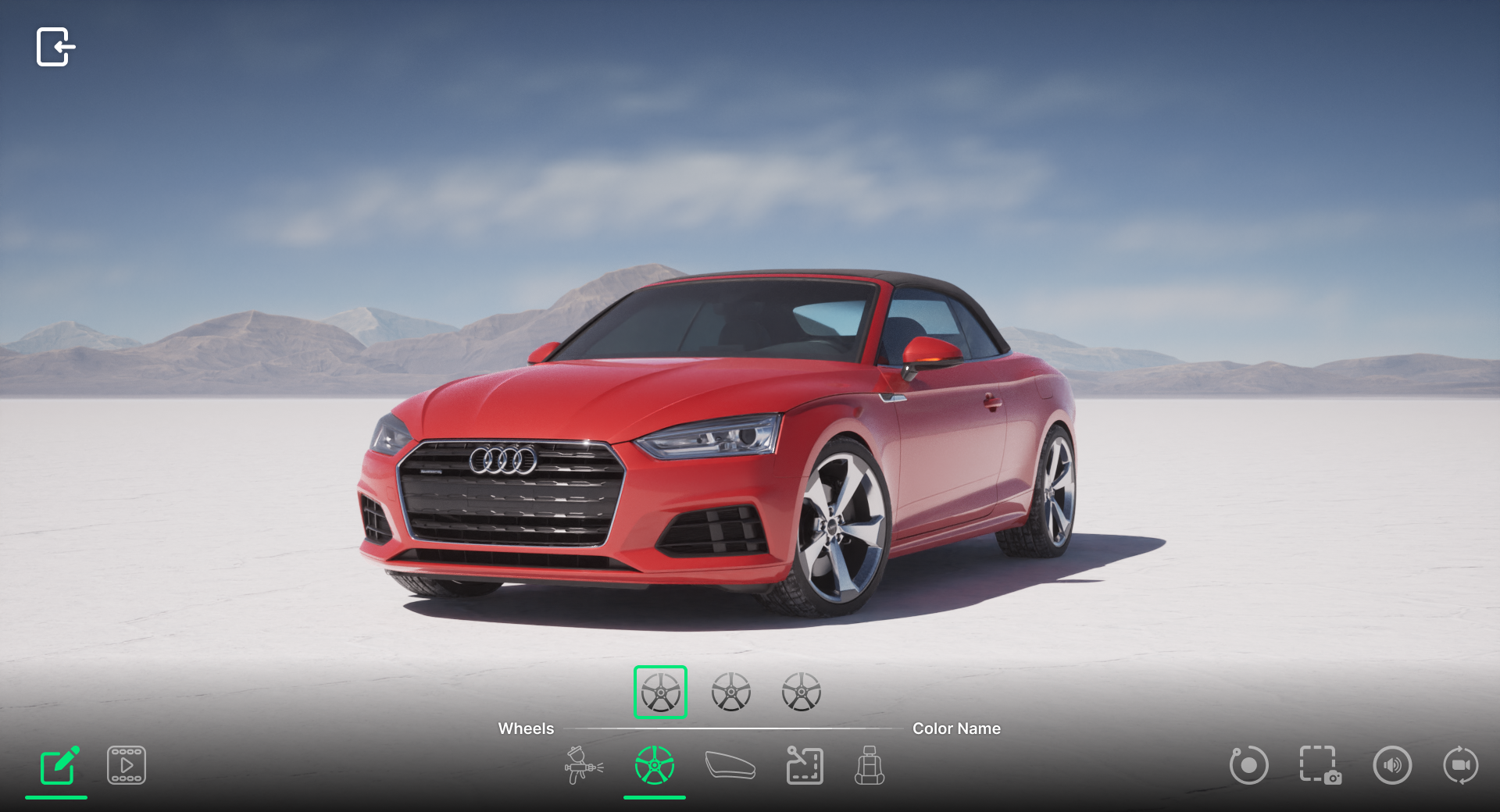Toggle the orbit rotation icon

(x=1248, y=765)
